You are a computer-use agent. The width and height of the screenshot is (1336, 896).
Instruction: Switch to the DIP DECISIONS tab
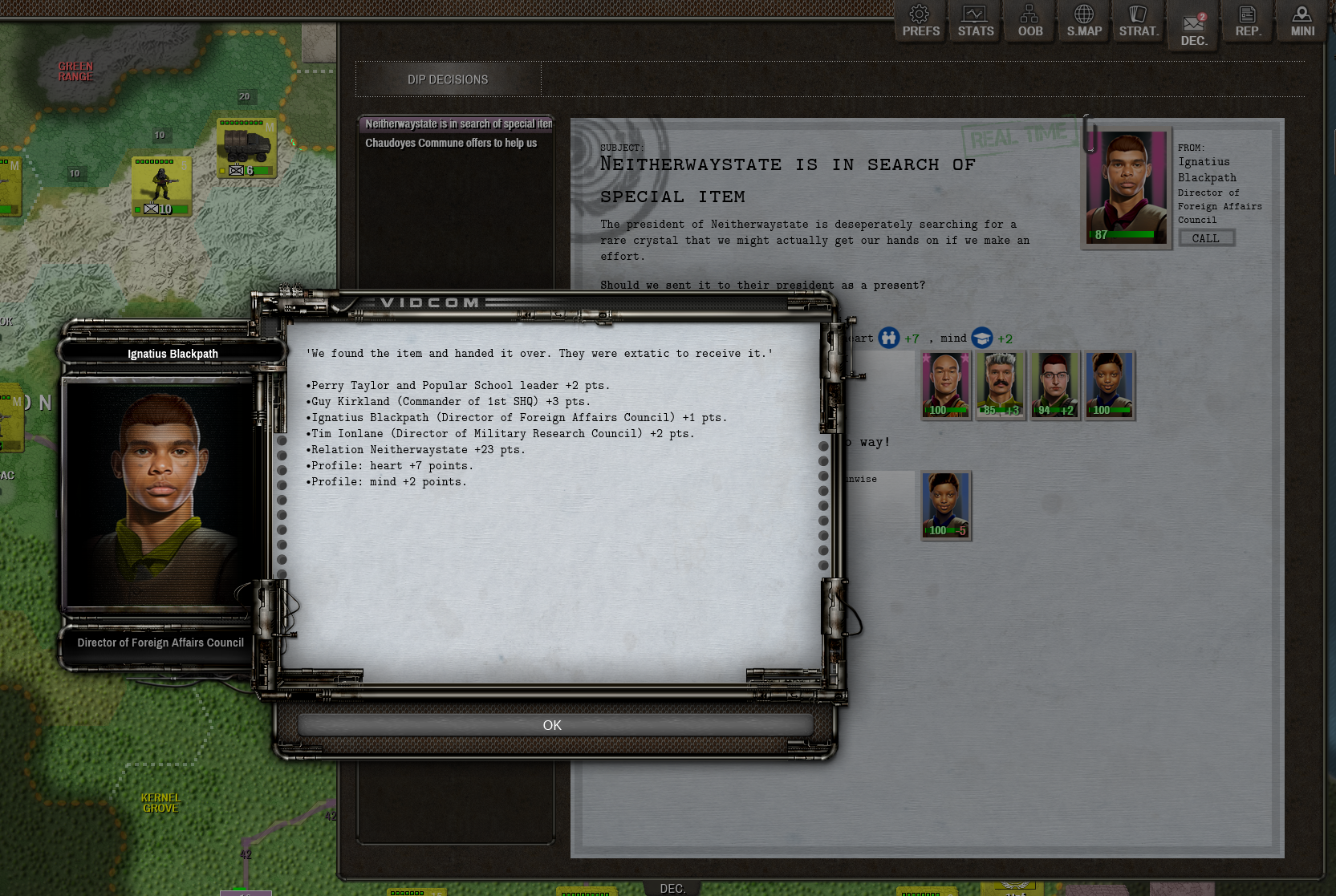tap(448, 79)
